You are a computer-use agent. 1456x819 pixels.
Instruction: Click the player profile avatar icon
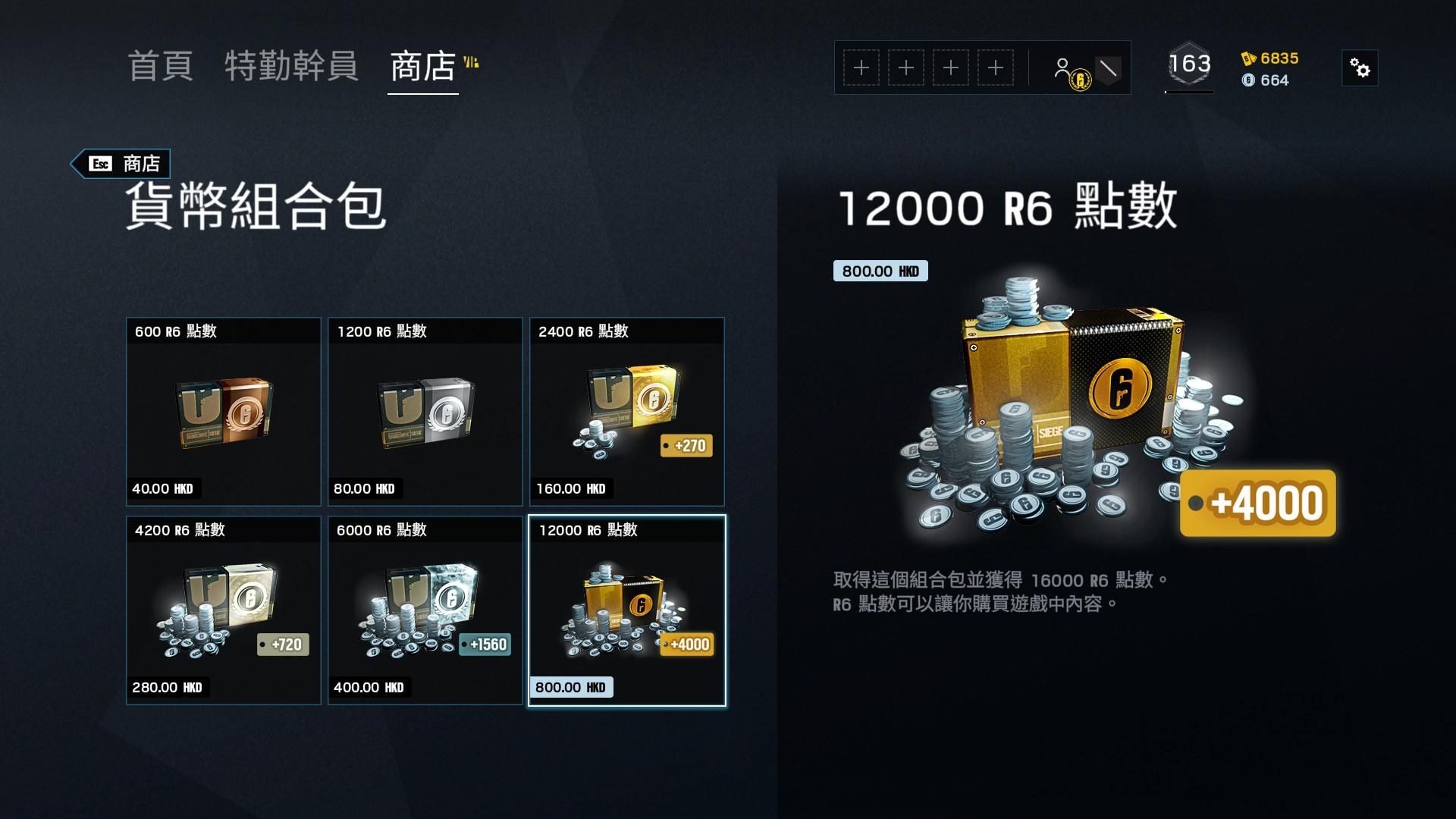(x=1064, y=64)
